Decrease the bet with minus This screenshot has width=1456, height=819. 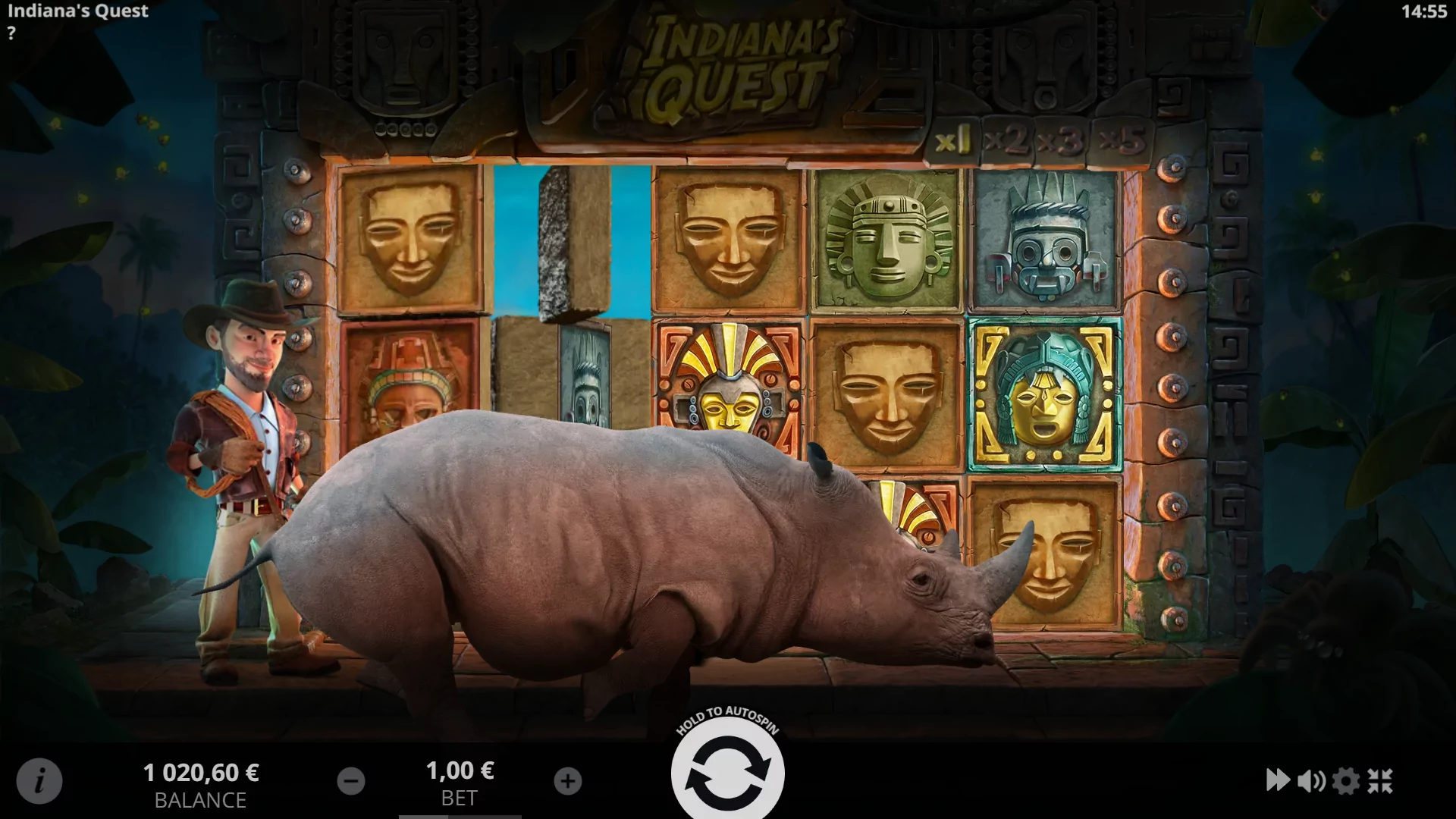[351, 780]
